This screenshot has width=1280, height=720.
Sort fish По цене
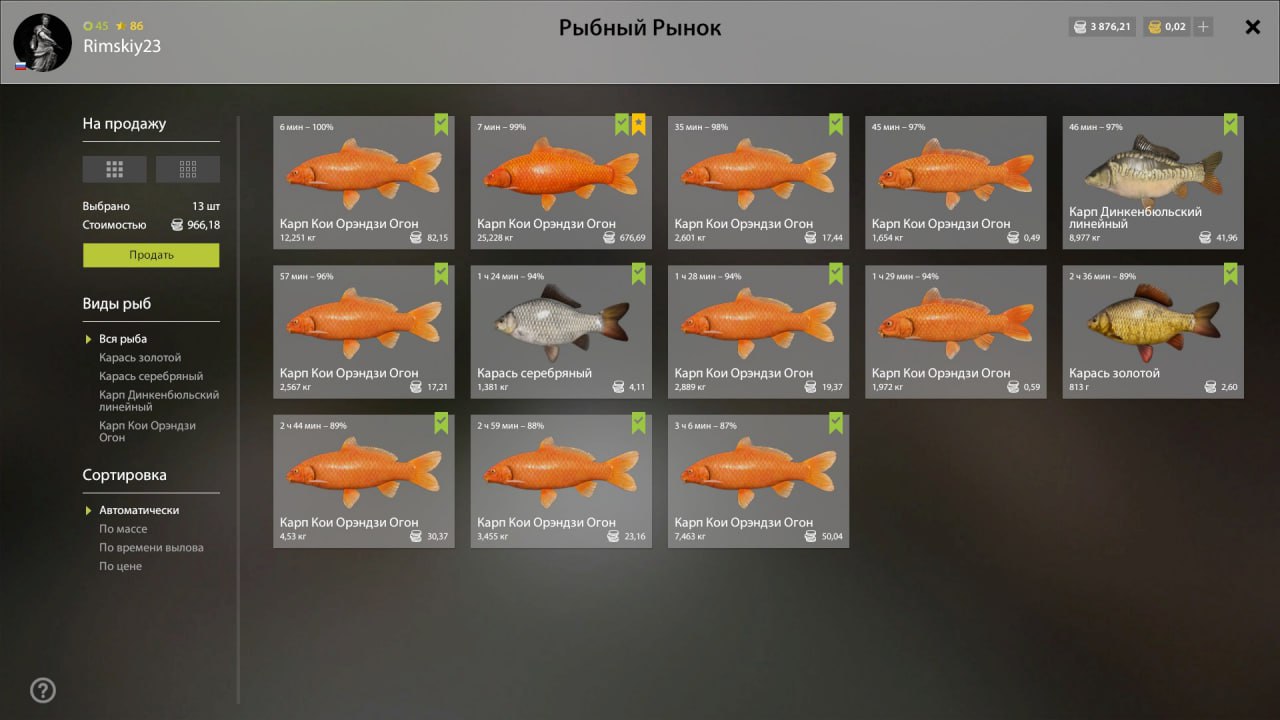tap(120, 566)
